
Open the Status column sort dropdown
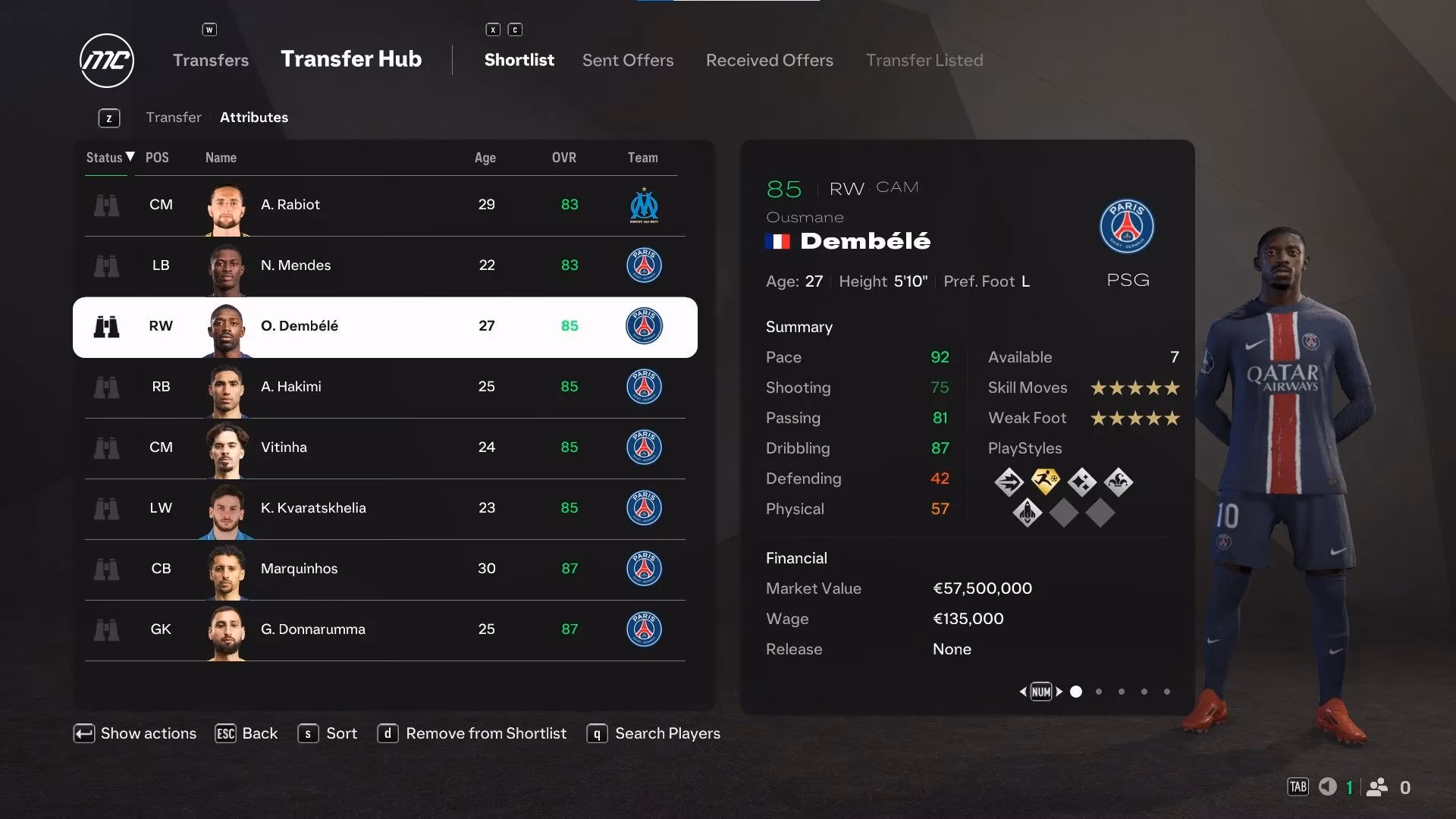pyautogui.click(x=107, y=158)
